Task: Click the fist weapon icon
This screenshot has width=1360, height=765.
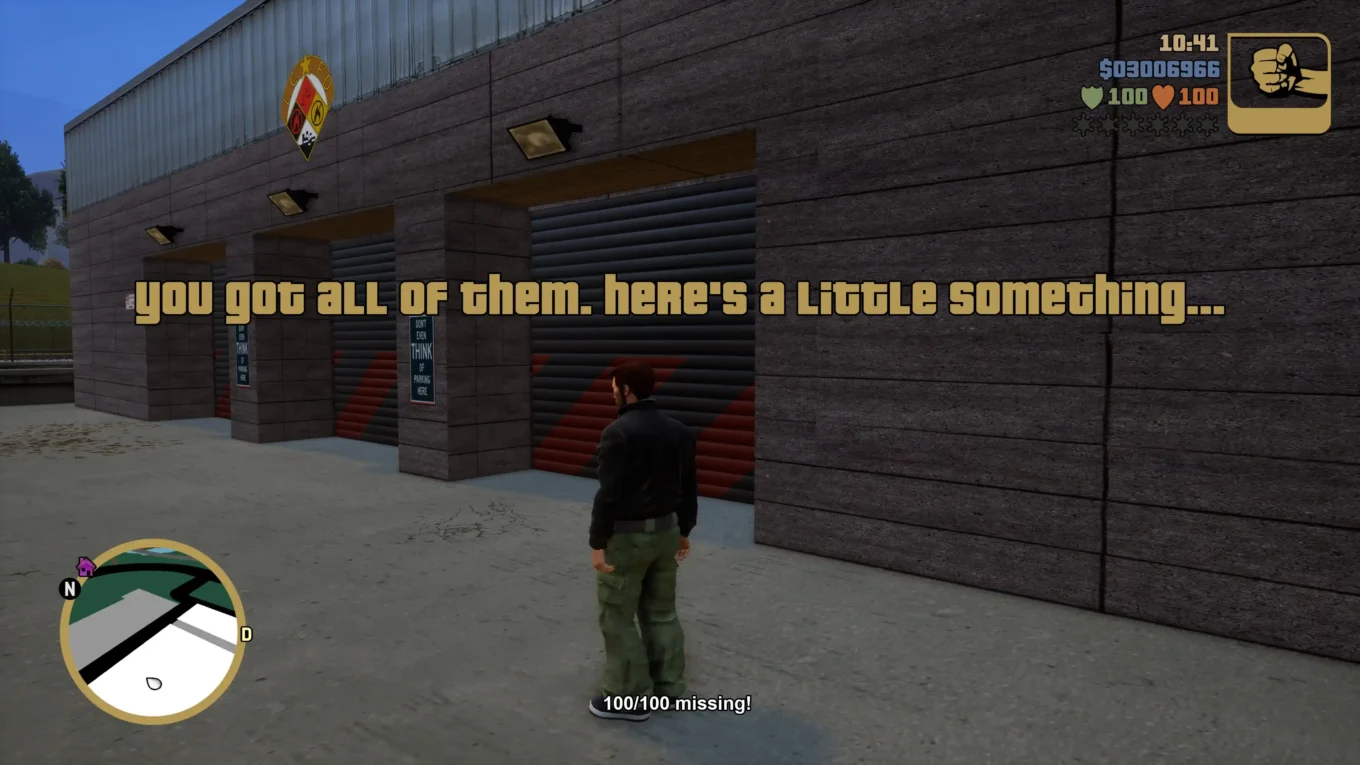Action: [1280, 84]
